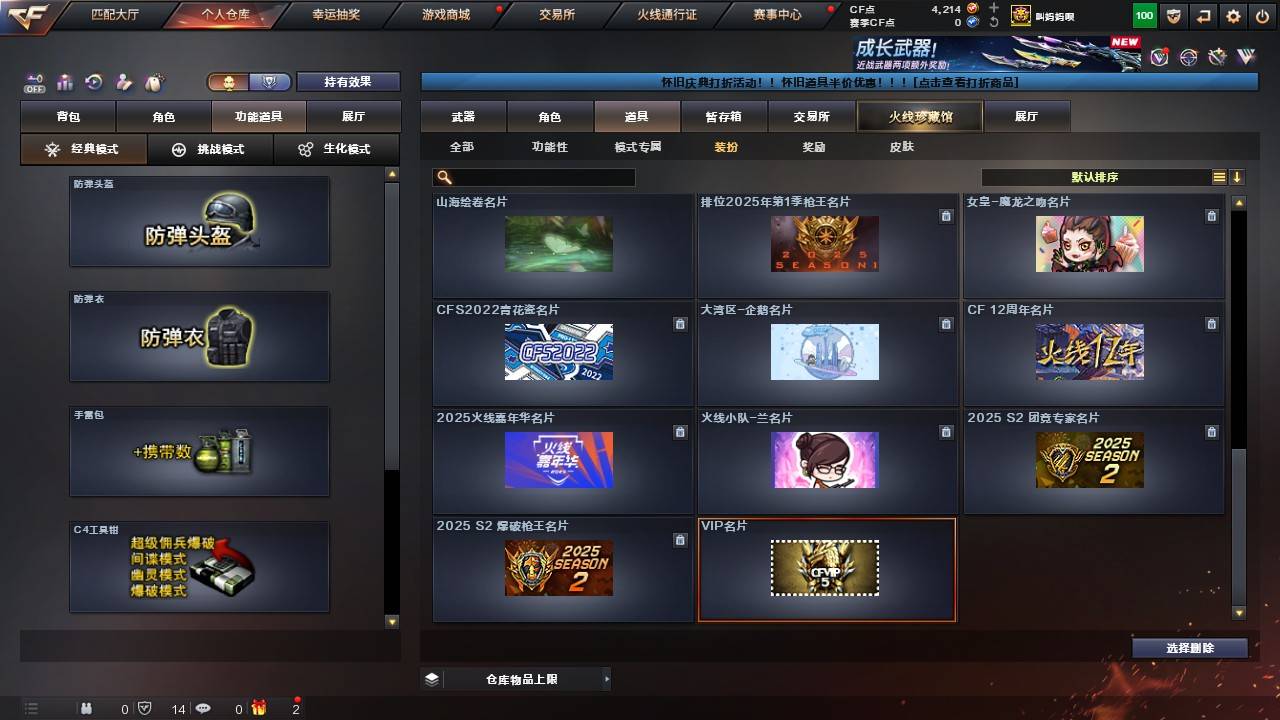The image size is (1280, 720).
Task: Open the chat messages icon in bottom bar
Action: pyautogui.click(x=202, y=708)
